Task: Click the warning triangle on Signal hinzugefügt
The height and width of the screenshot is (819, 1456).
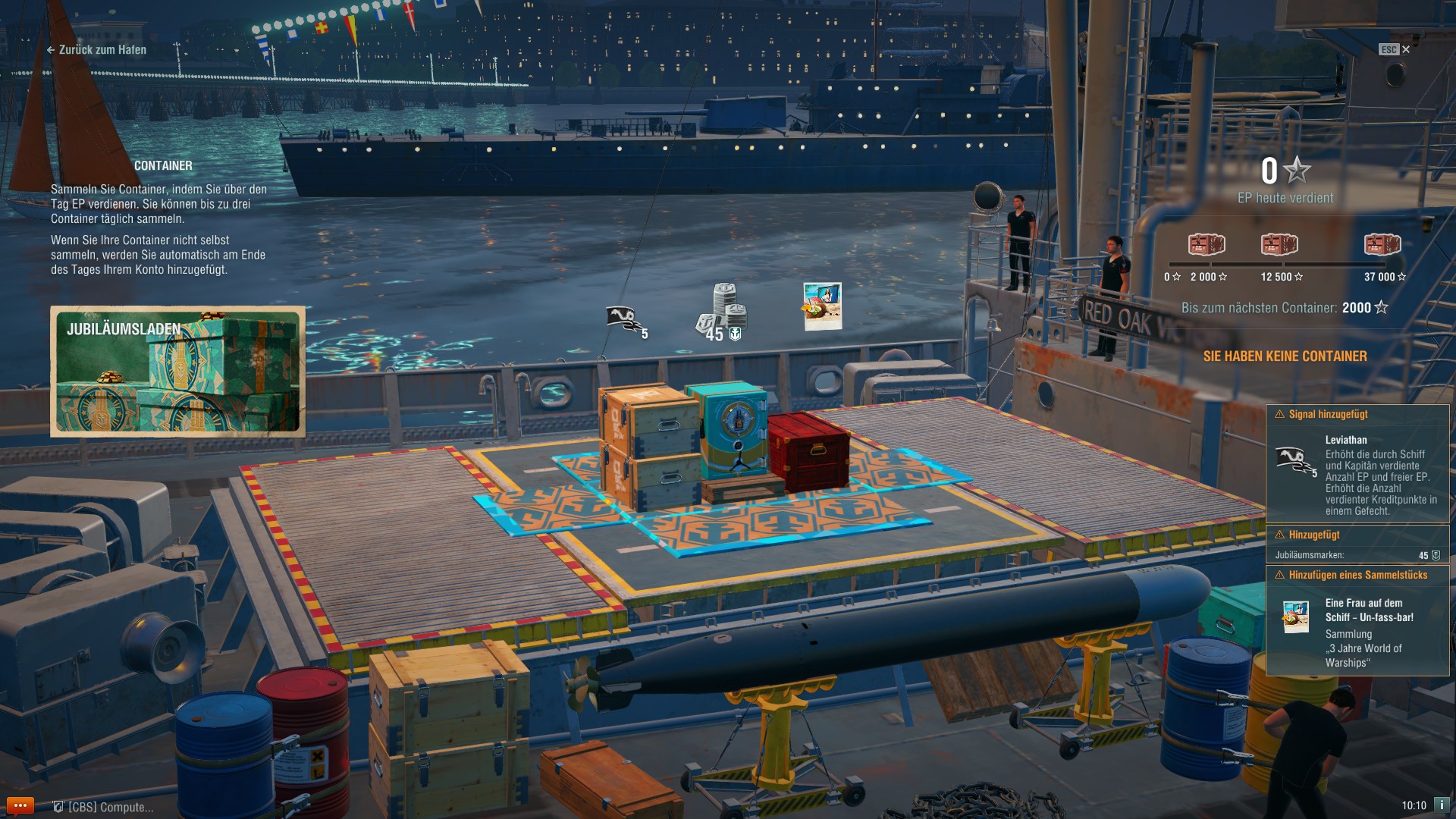Action: pos(1279,414)
